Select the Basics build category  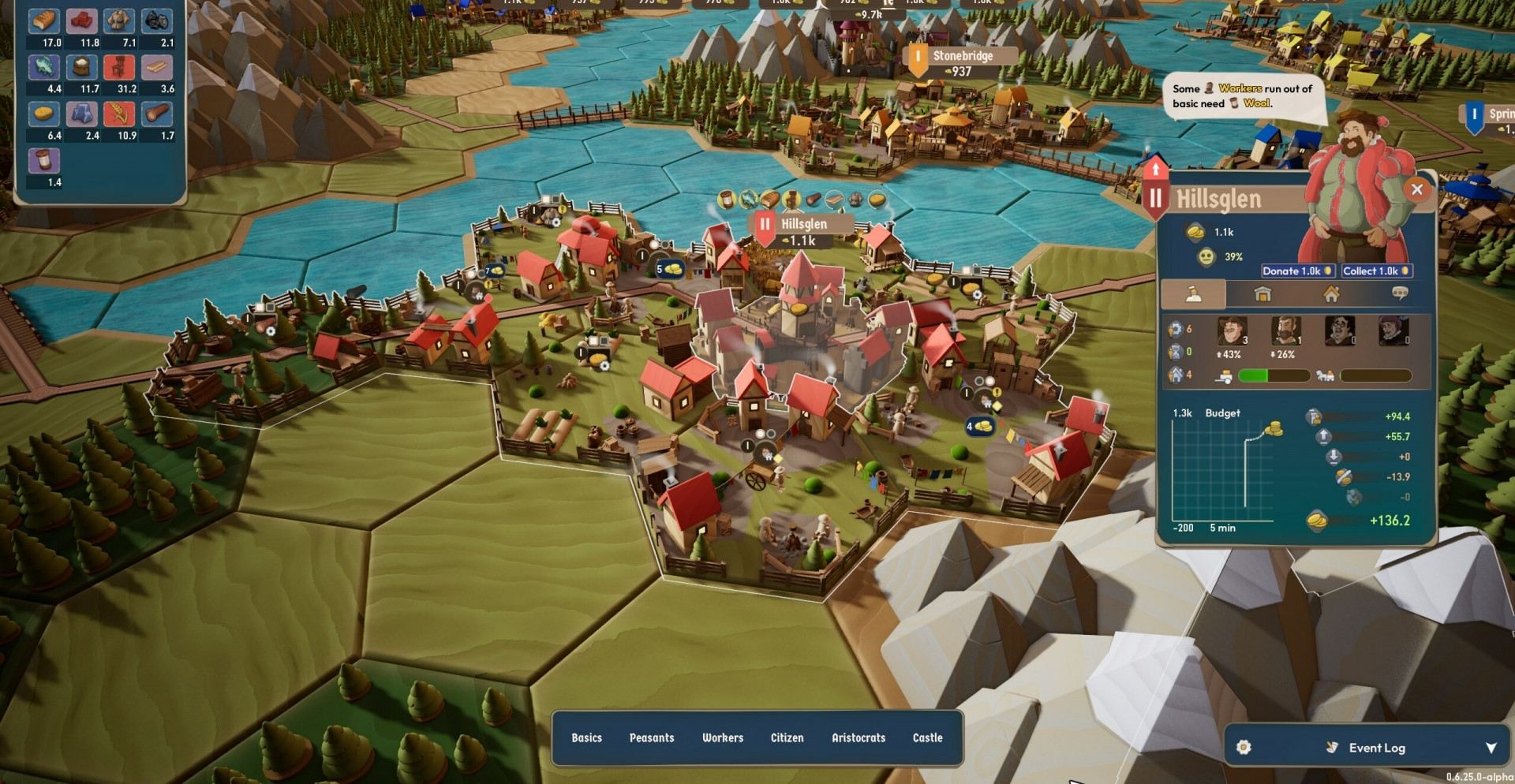586,738
